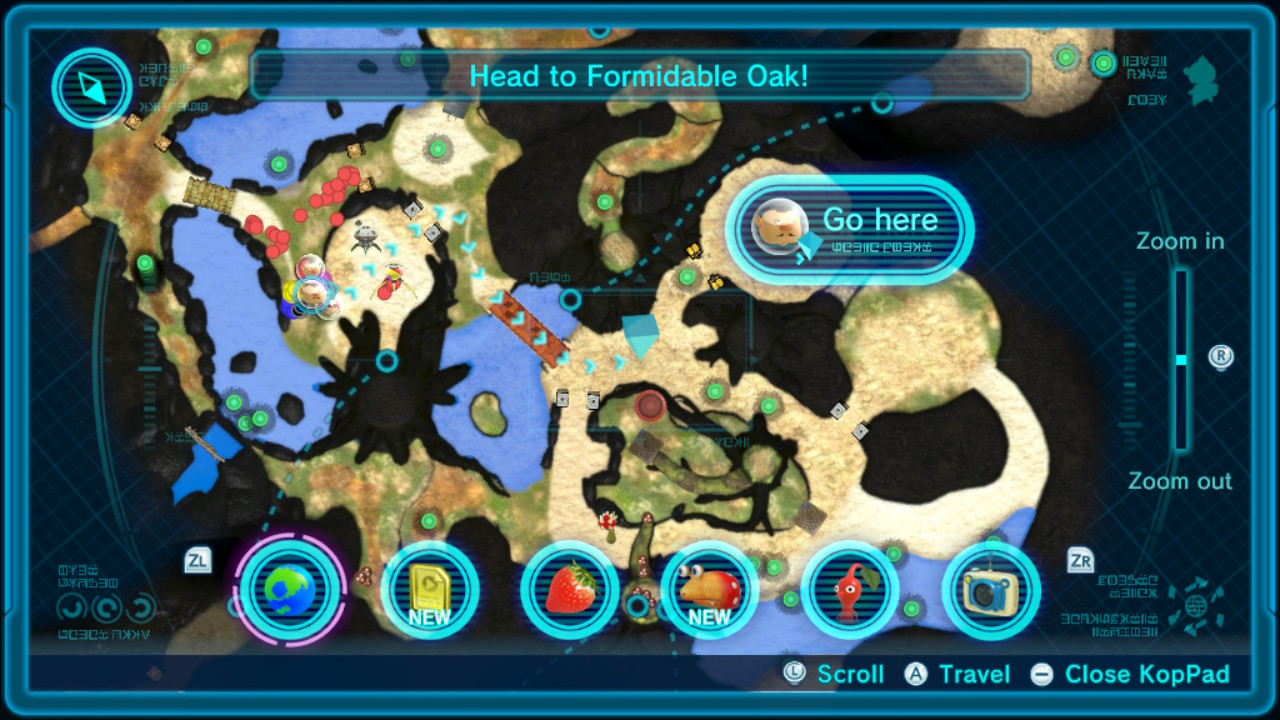Click the "Go here" destination button
Screen dimensions: 1280x720
pos(850,229)
